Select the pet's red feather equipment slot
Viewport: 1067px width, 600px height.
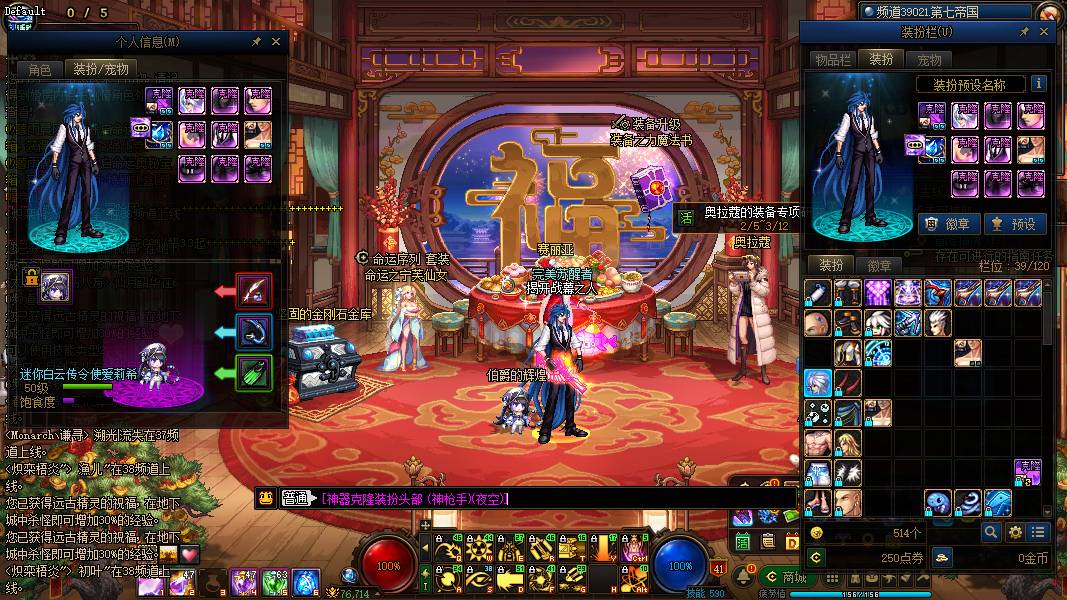point(254,291)
